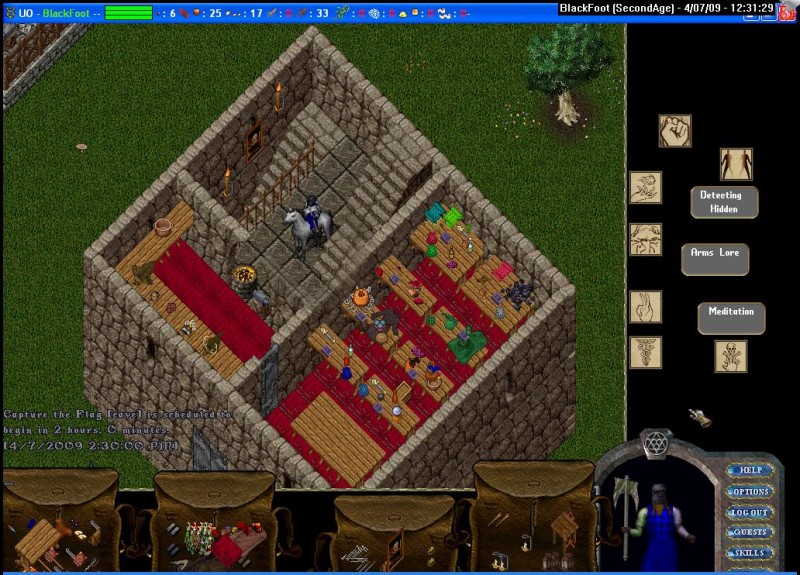Screen dimensions: 800x575
Task: Activate the Meditation skill button
Action: point(731,318)
